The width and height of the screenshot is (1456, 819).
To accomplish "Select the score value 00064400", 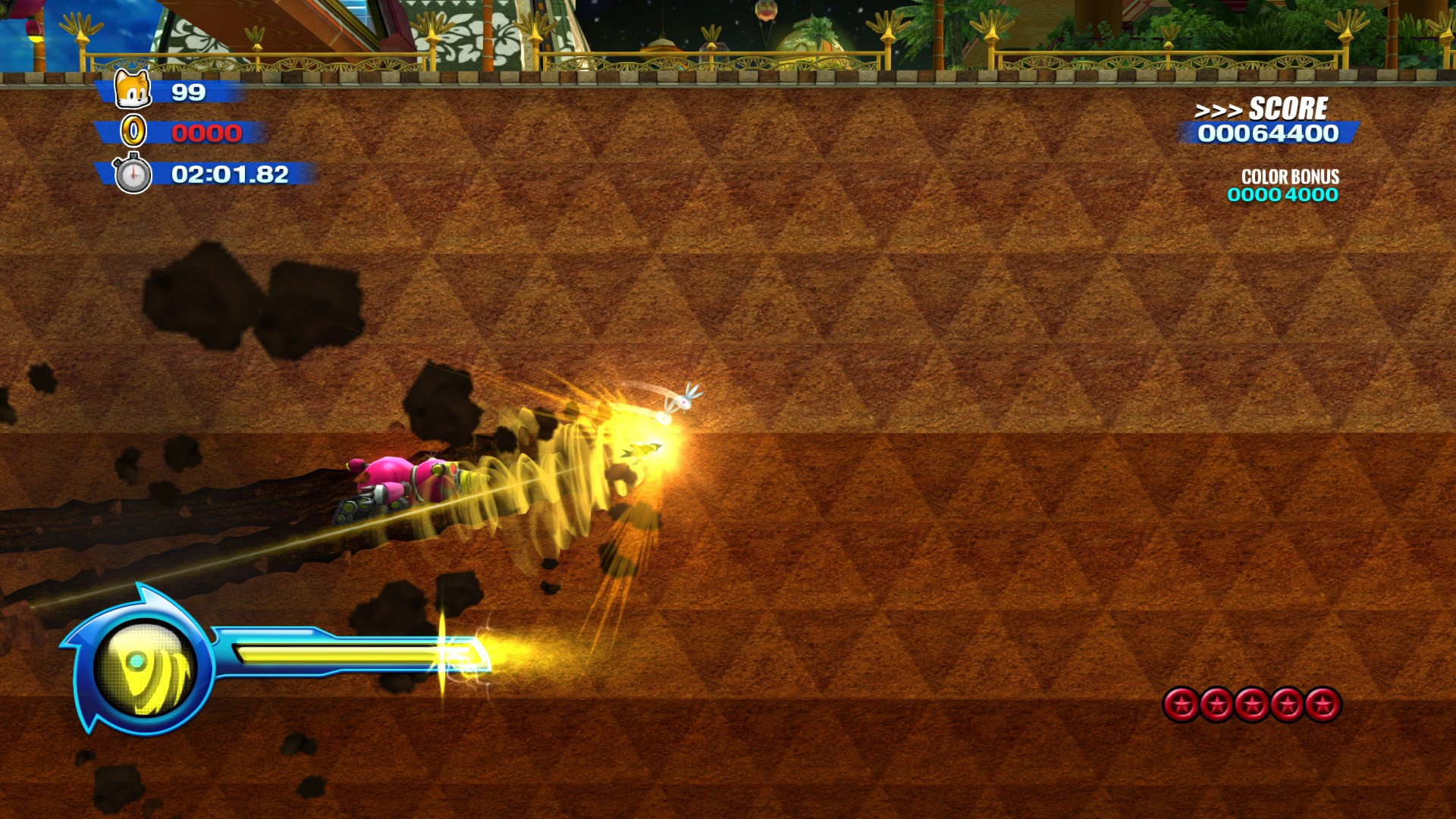I will tap(1266, 133).
